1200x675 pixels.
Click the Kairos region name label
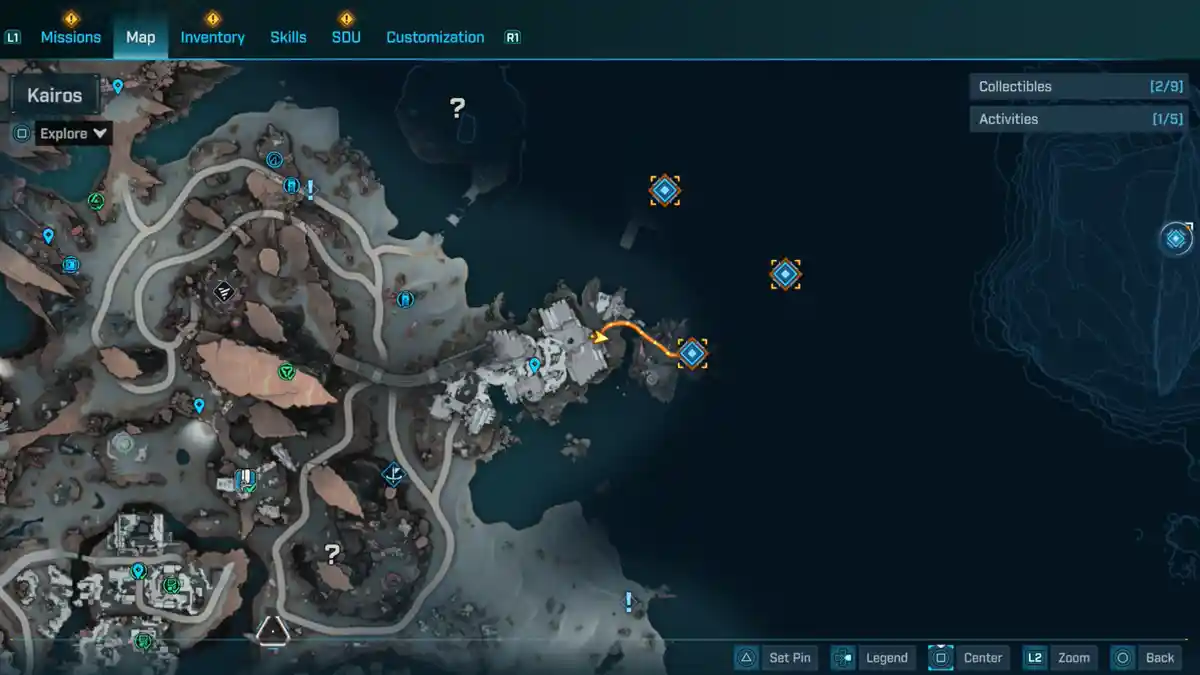tap(55, 97)
